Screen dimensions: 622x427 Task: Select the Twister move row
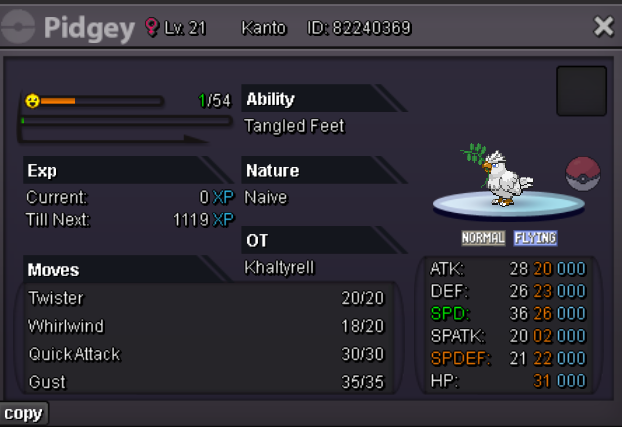[x=210, y=298]
